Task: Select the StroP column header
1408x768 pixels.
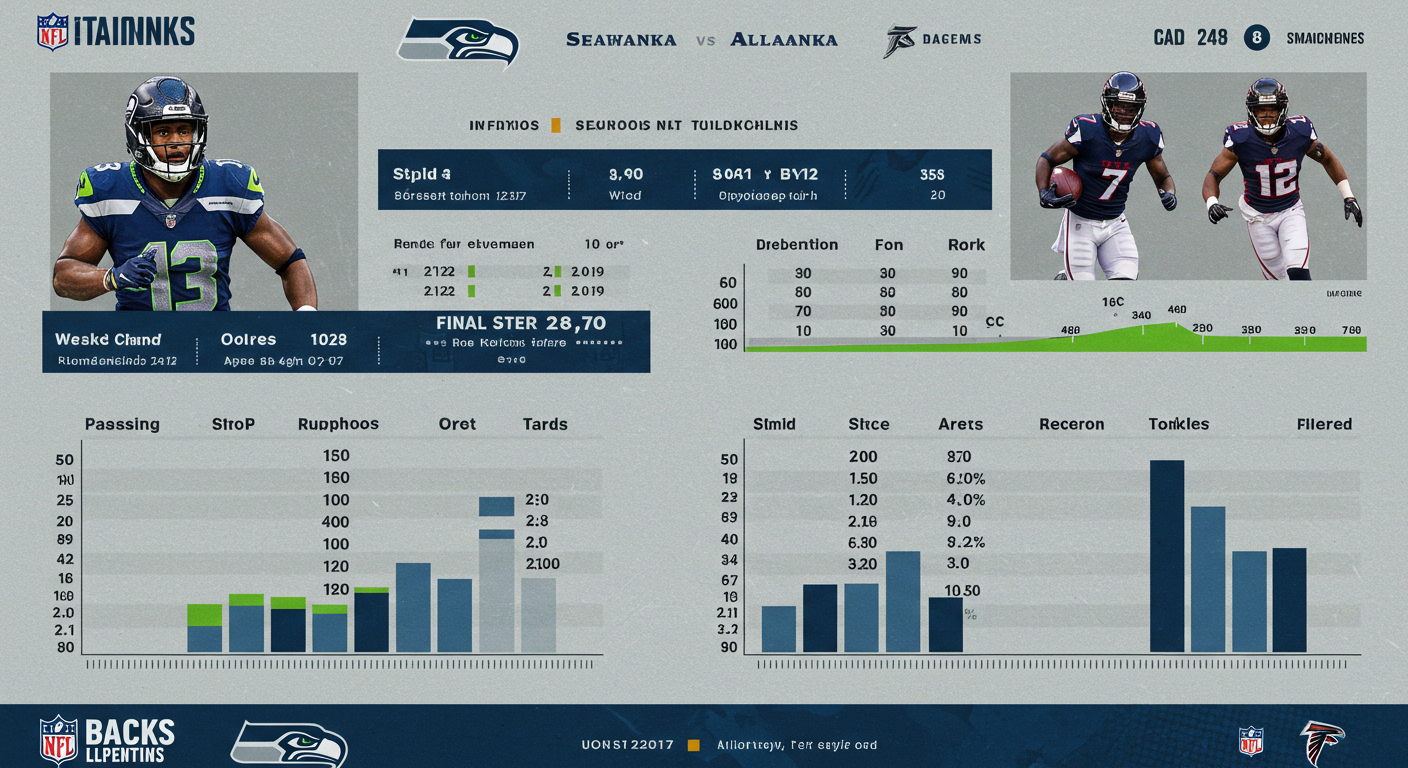Action: pos(233,424)
